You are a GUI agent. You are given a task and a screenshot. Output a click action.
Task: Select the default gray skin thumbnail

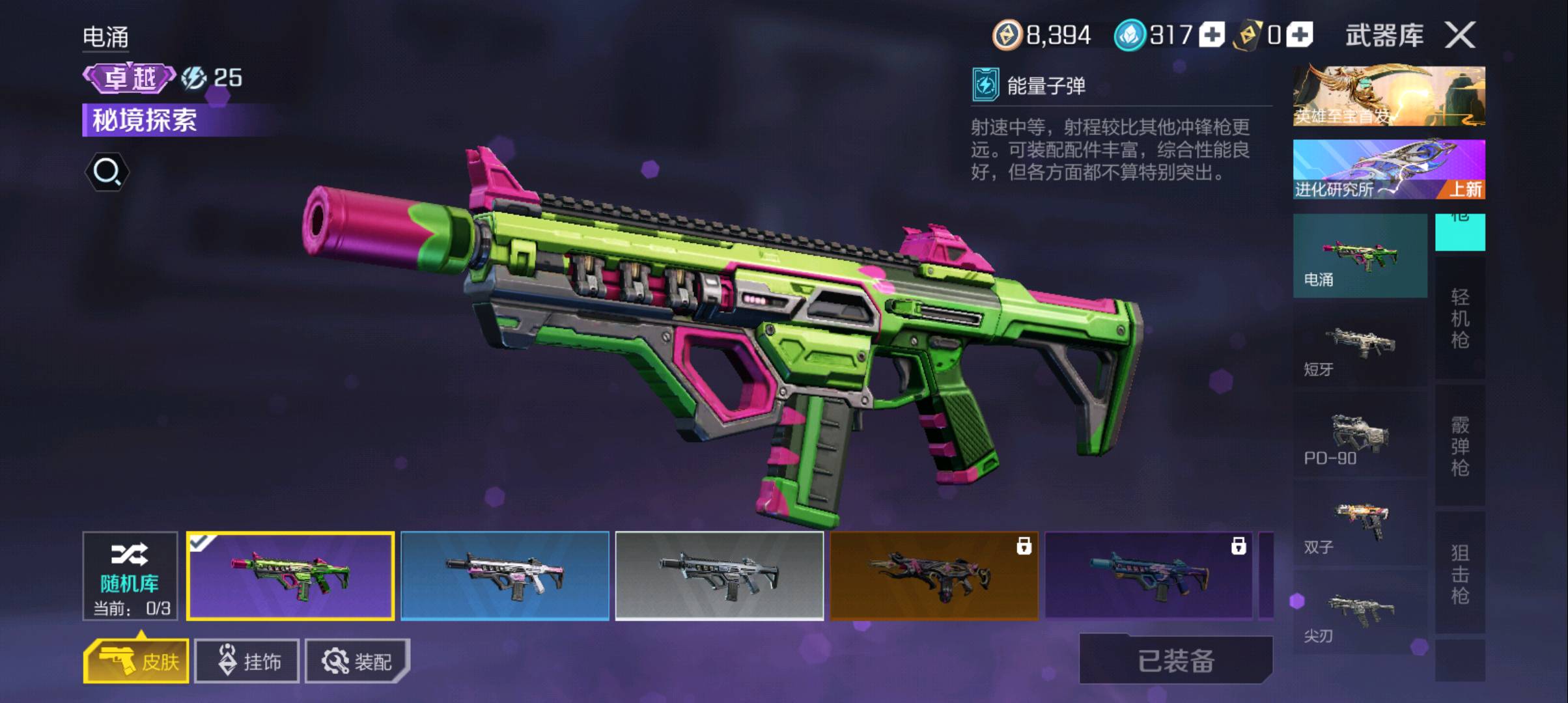[720, 576]
